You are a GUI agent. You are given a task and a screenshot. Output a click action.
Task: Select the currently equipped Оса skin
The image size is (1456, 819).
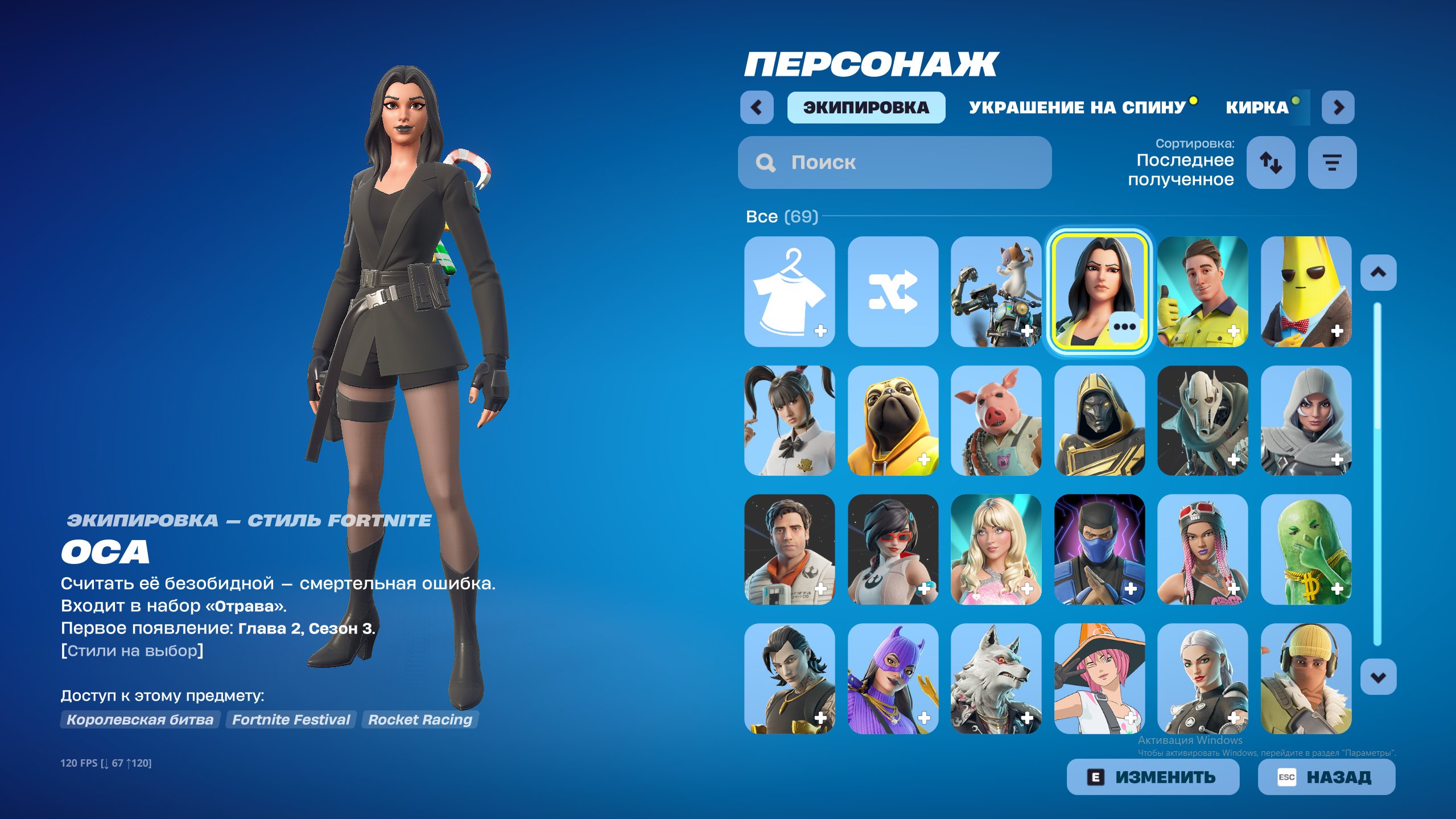[x=1099, y=294]
